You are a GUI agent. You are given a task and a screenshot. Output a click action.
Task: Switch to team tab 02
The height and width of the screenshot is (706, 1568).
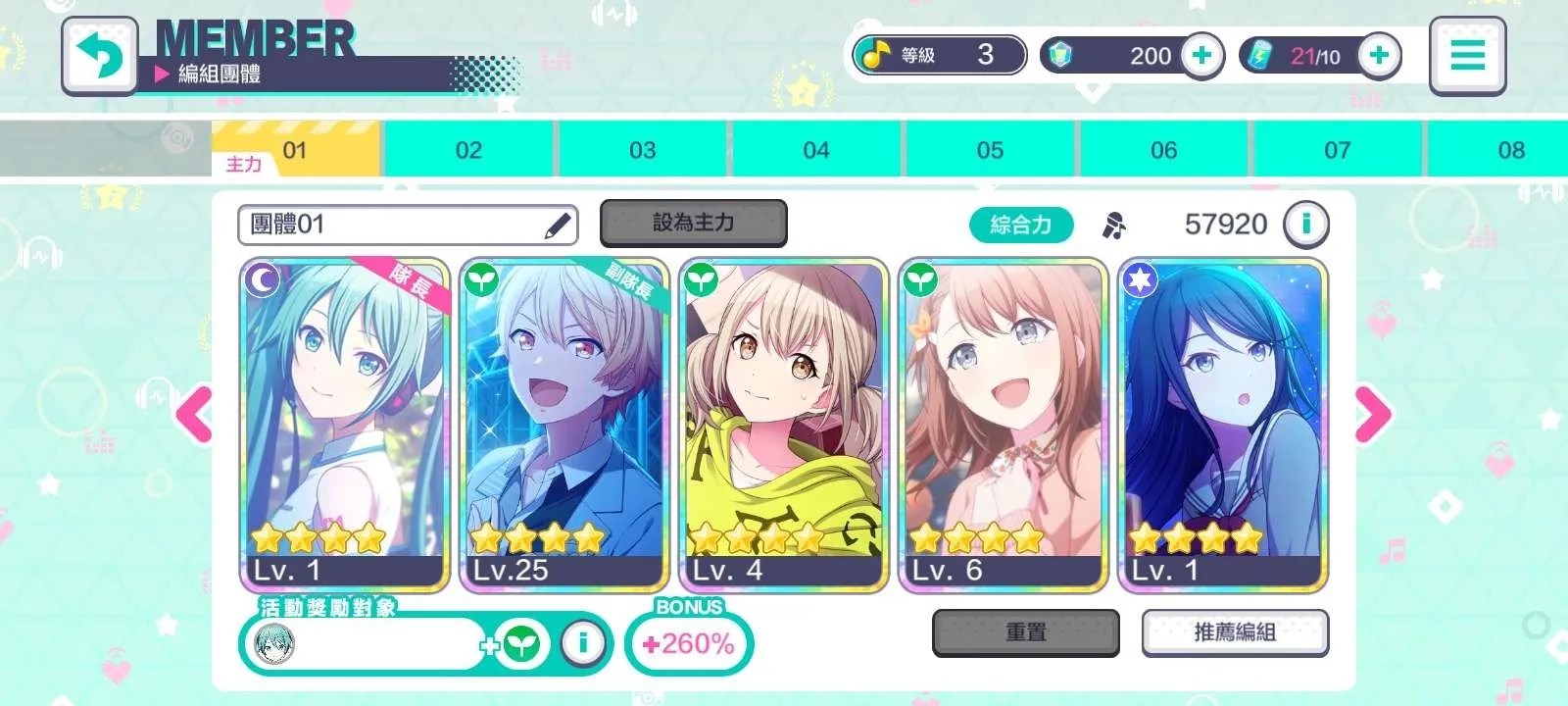468,150
